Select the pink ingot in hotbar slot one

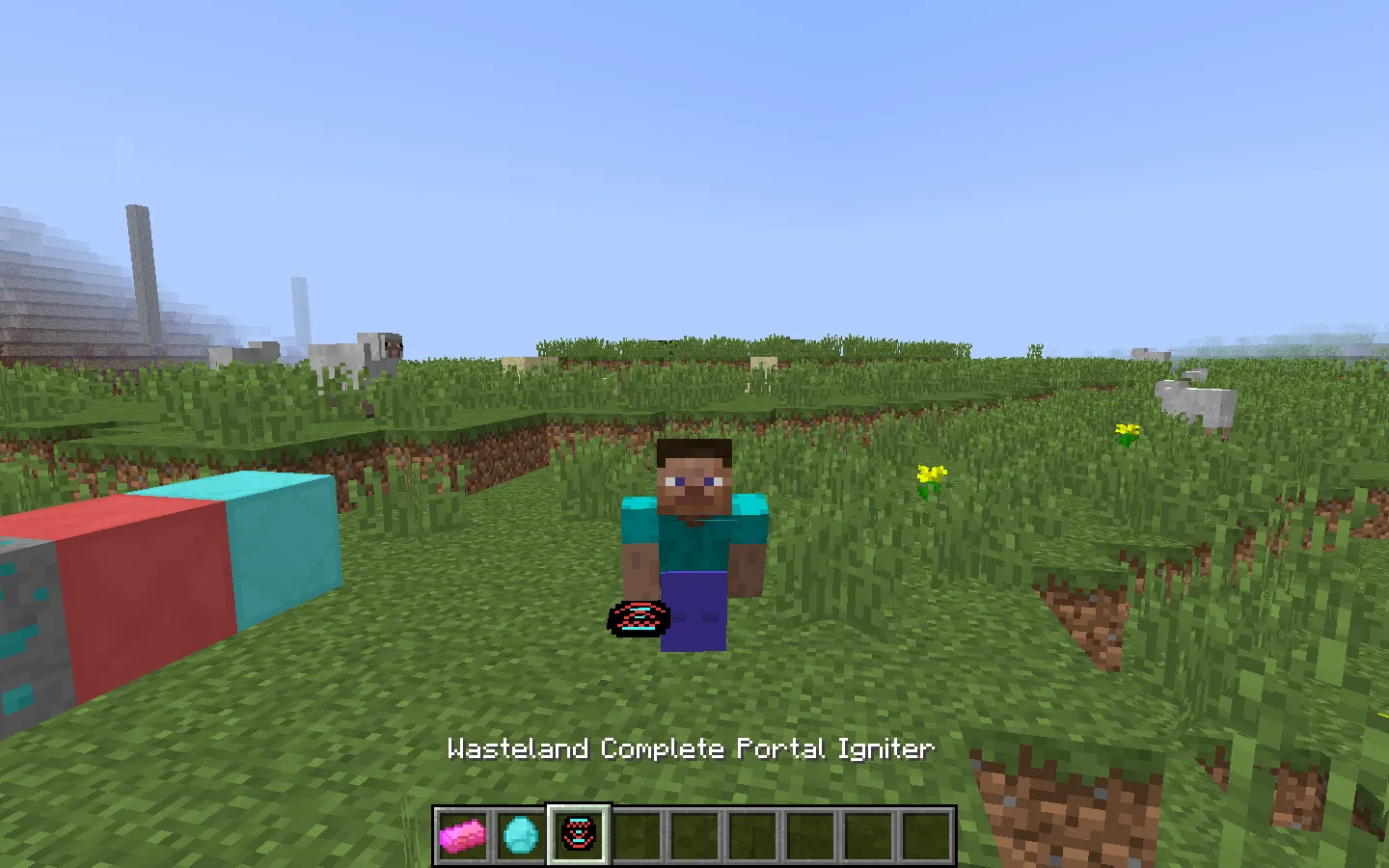tap(464, 835)
